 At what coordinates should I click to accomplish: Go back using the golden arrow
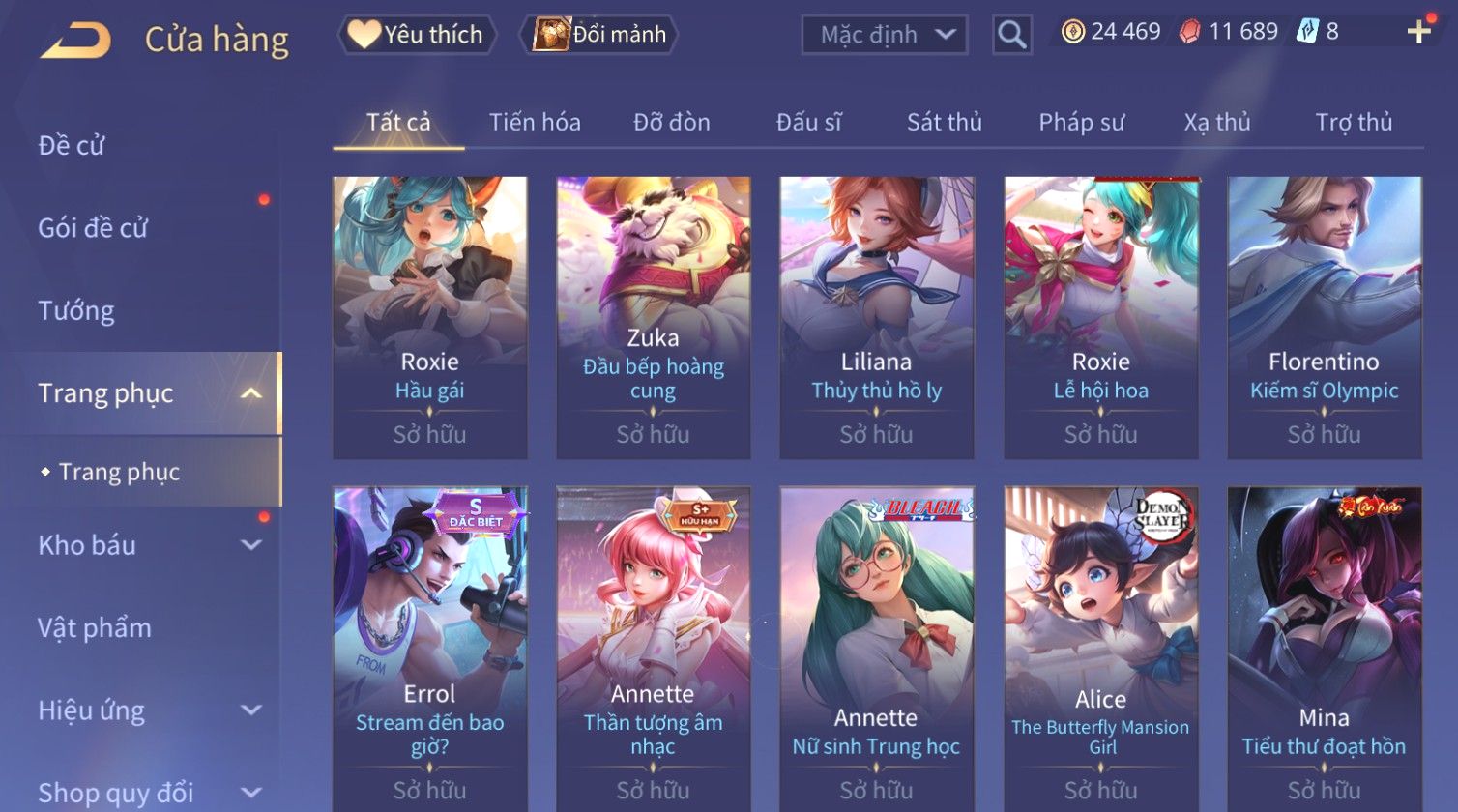(x=76, y=40)
